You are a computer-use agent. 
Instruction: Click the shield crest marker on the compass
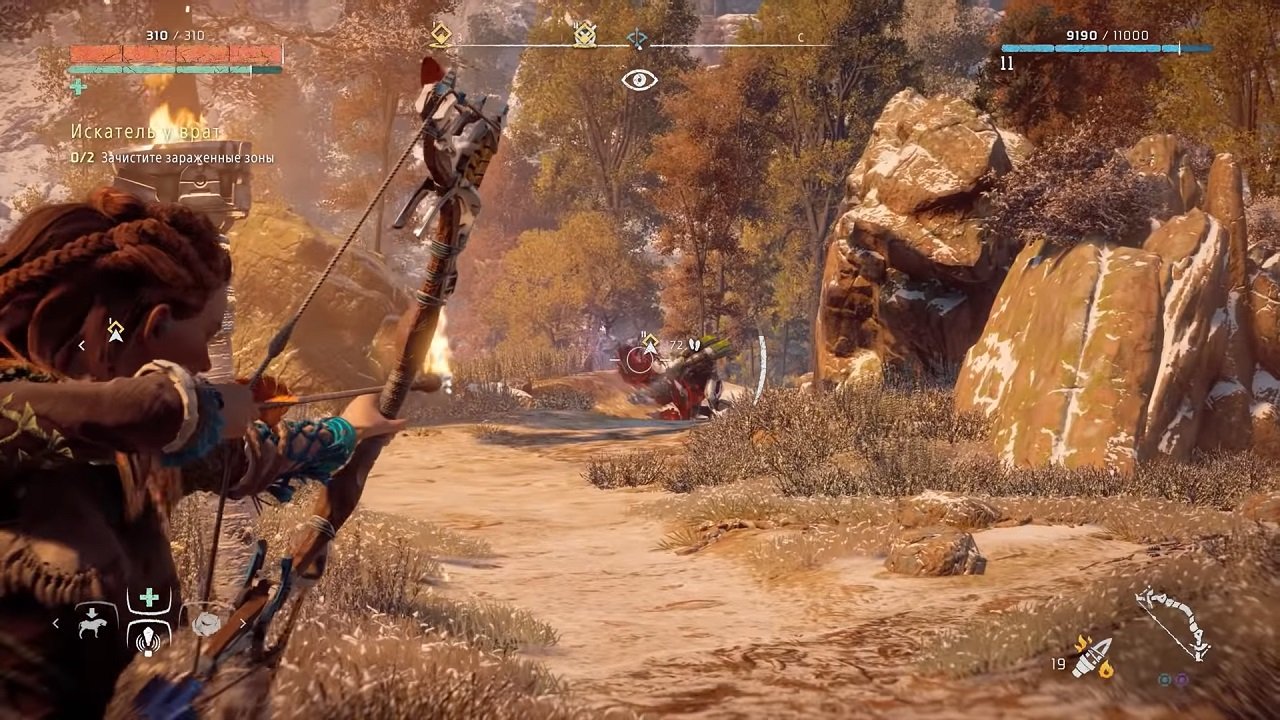[583, 34]
